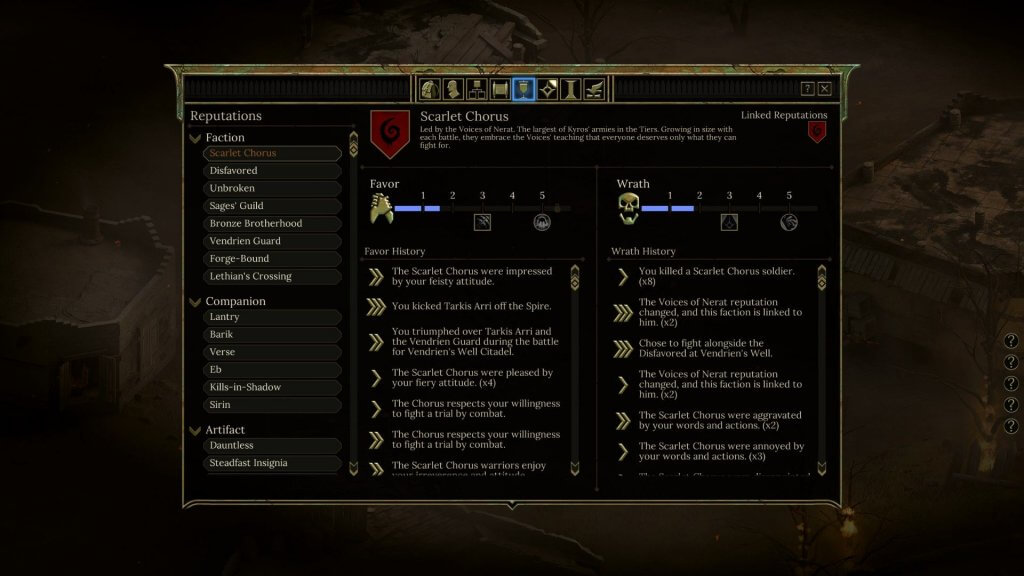Select Barik in the Companion list
Image resolution: width=1024 pixels, height=576 pixels.
click(272, 335)
